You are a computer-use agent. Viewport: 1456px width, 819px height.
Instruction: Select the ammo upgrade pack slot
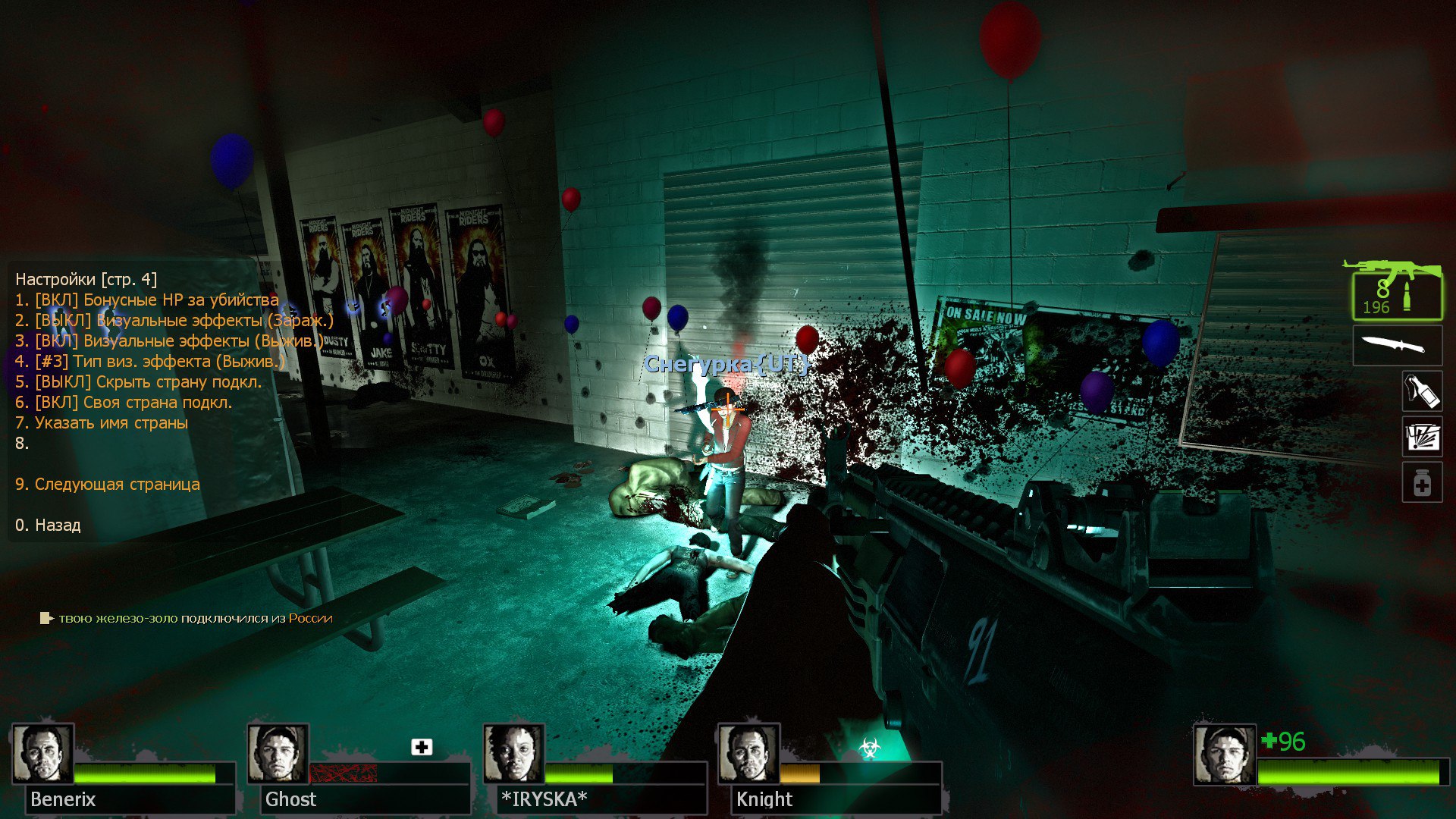coord(1421,437)
